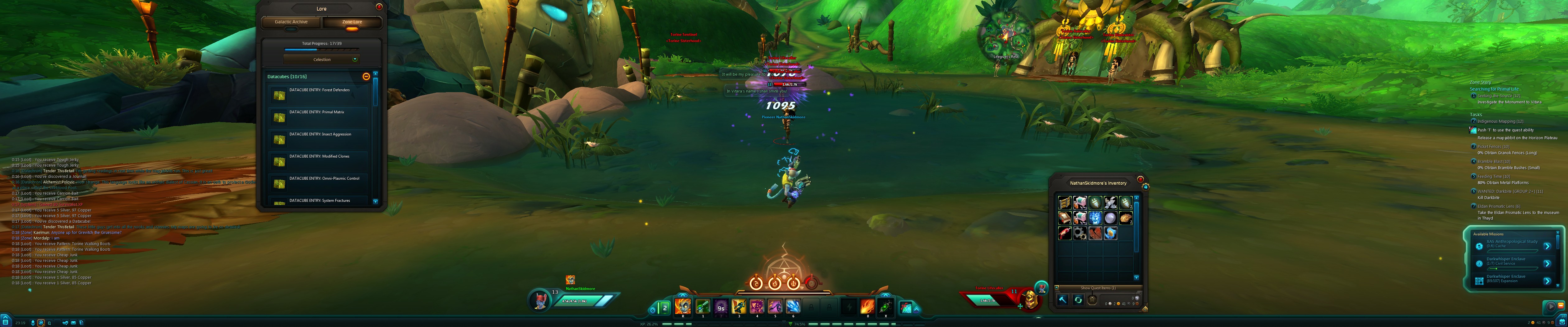The width and height of the screenshot is (1568, 327).
Task: Toggle tracking for the Picket Fences quest
Action: pyautogui.click(x=1474, y=147)
